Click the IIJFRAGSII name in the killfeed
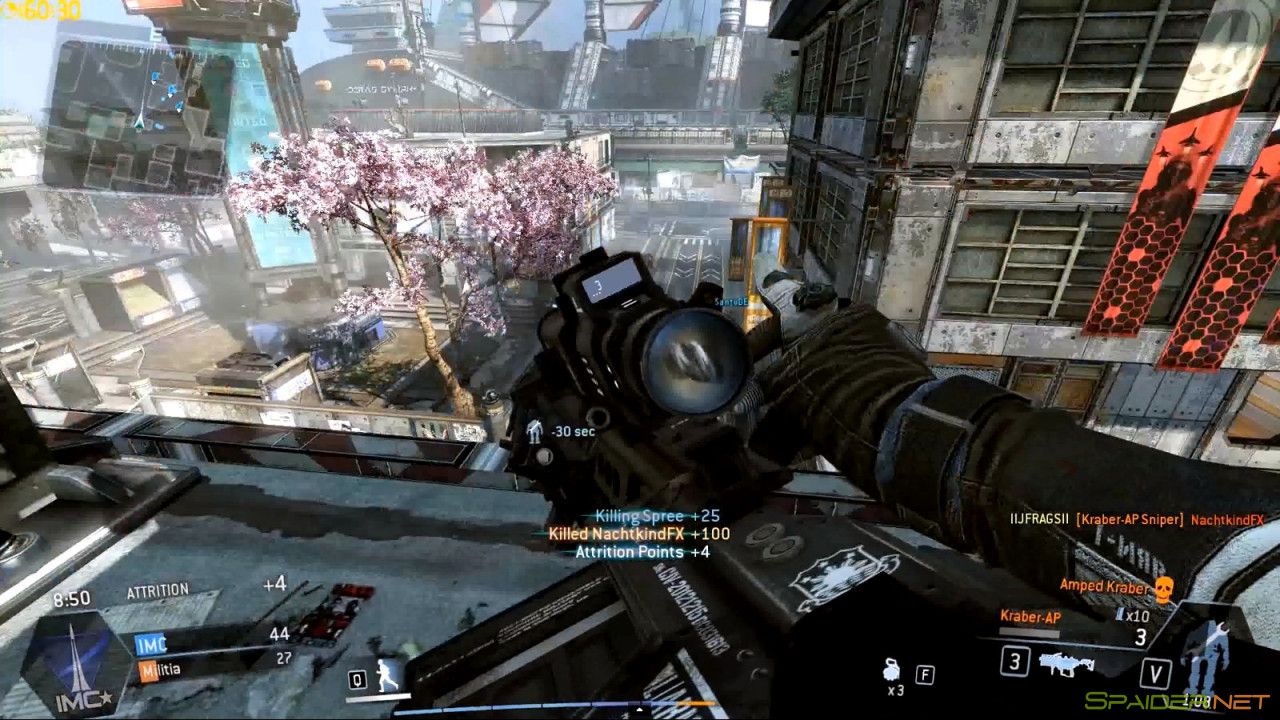This screenshot has width=1280, height=720. [1042, 517]
